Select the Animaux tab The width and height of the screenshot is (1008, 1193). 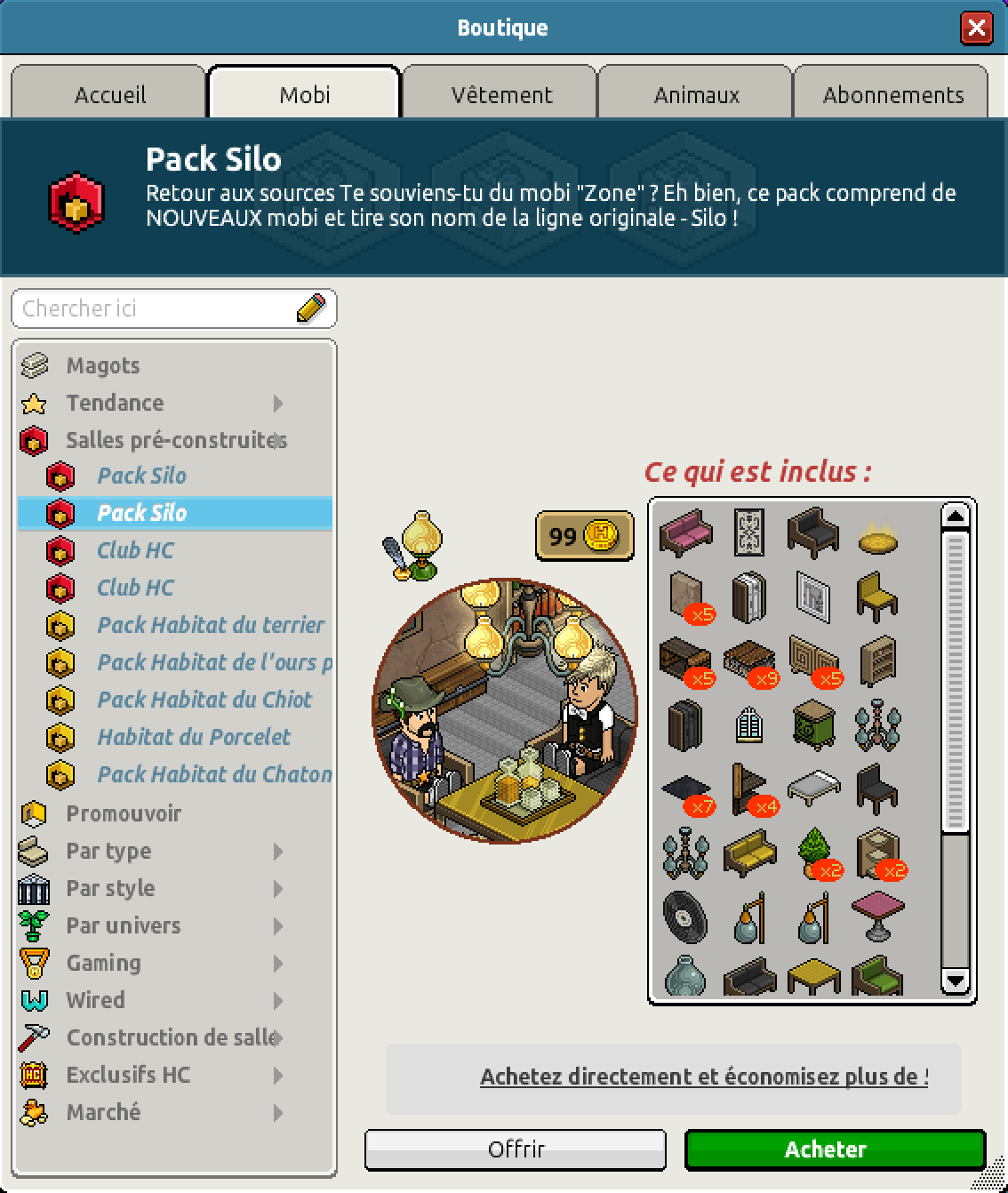pyautogui.click(x=696, y=94)
